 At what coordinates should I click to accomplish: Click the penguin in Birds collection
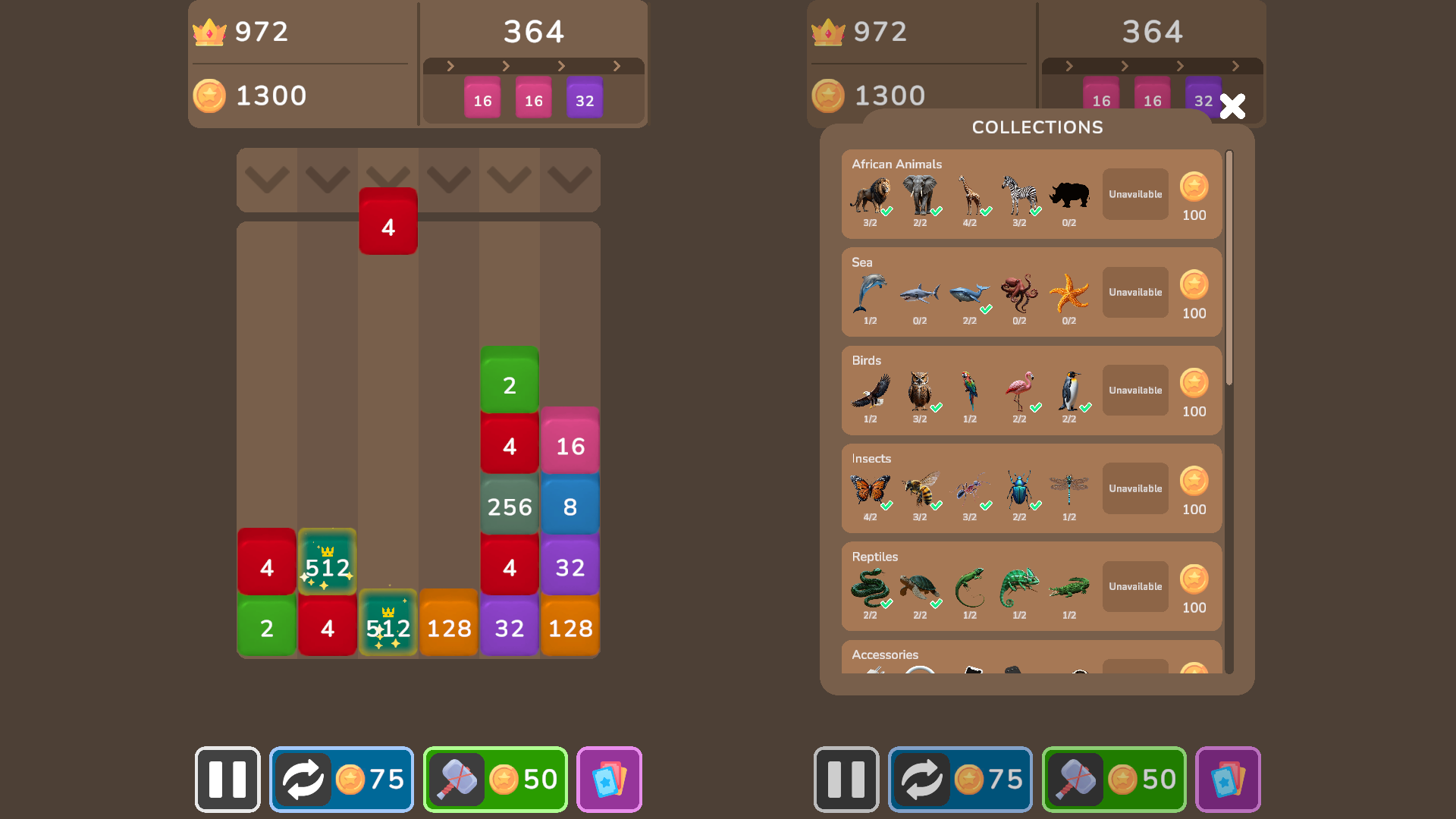(x=1071, y=391)
